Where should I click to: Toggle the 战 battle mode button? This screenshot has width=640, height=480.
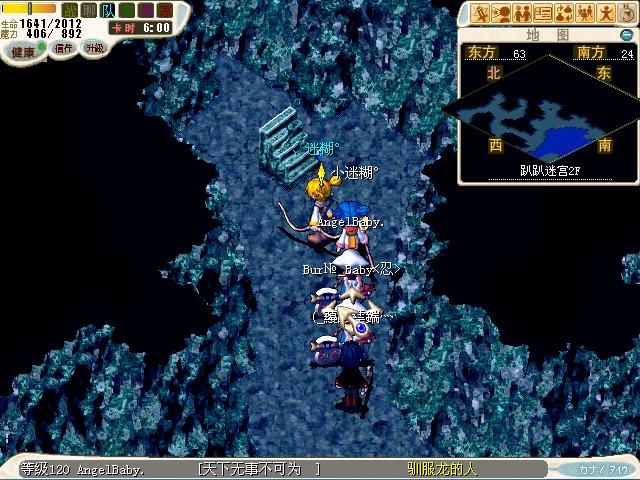point(70,10)
